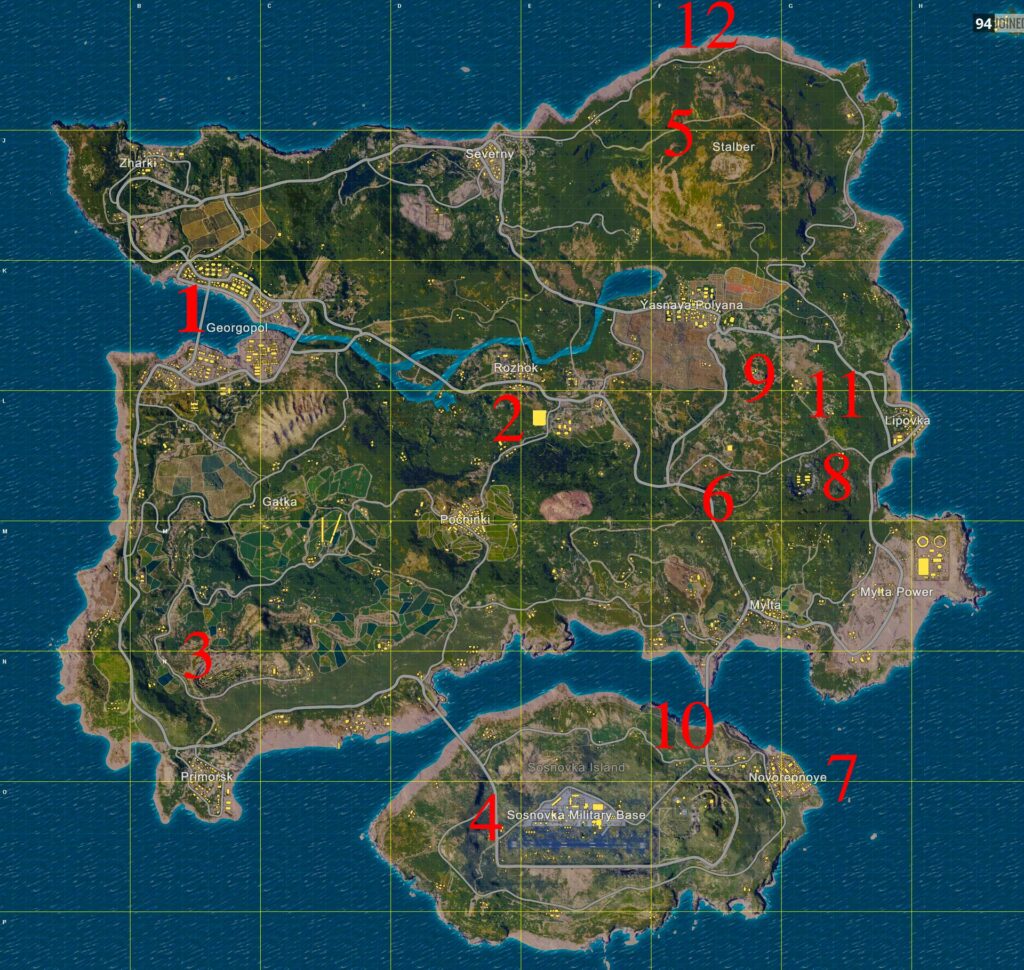The image size is (1024, 970).
Task: Select the red number 10 marker
Action: 684,725
